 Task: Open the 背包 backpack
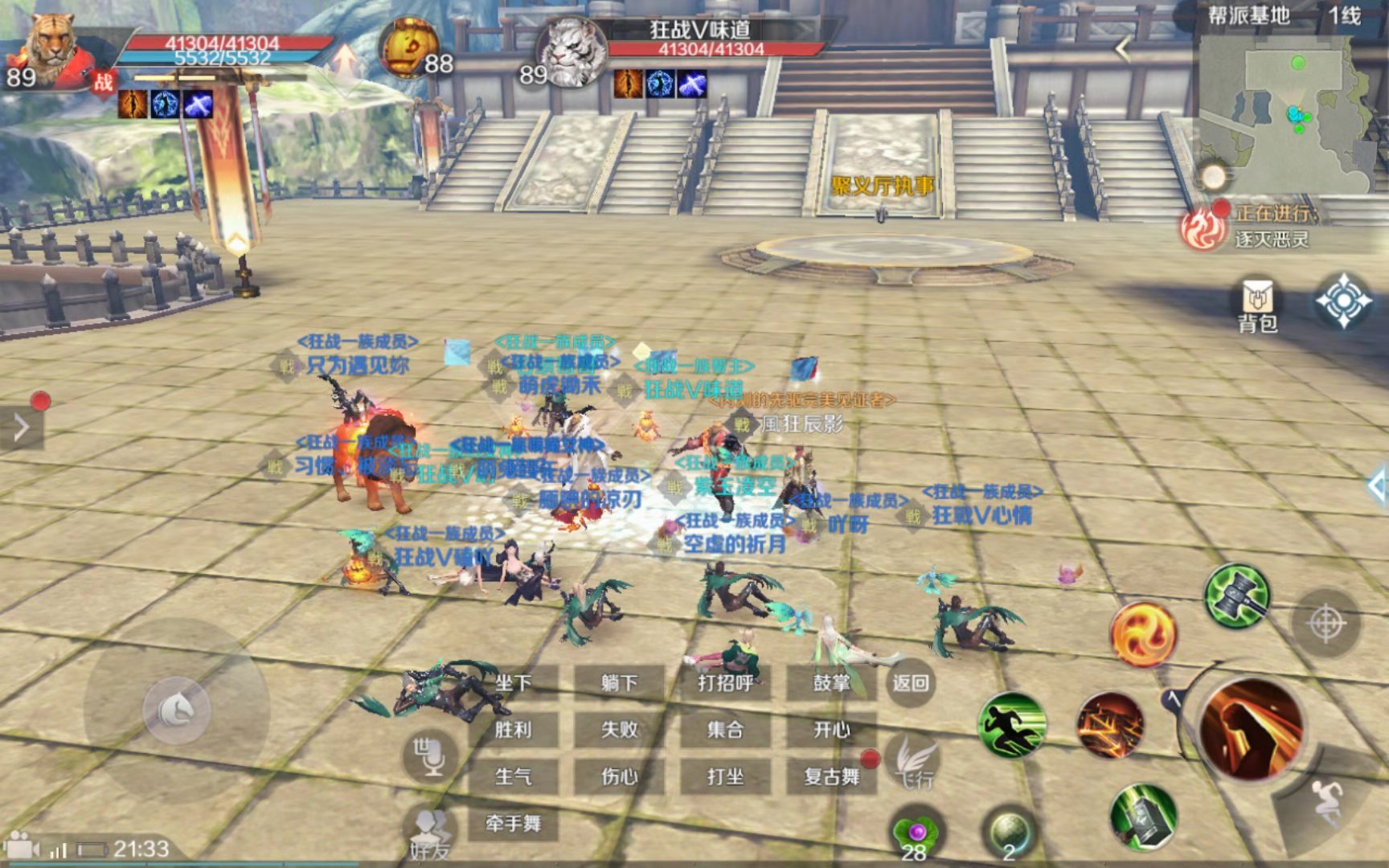click(1258, 305)
